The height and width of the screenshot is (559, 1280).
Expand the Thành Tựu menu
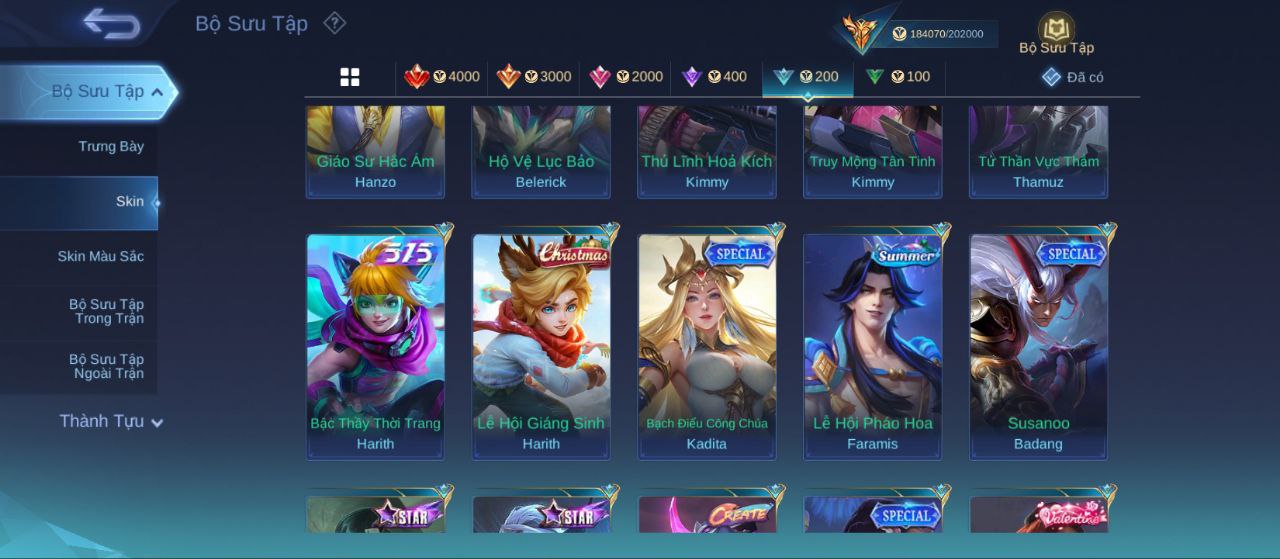point(110,422)
